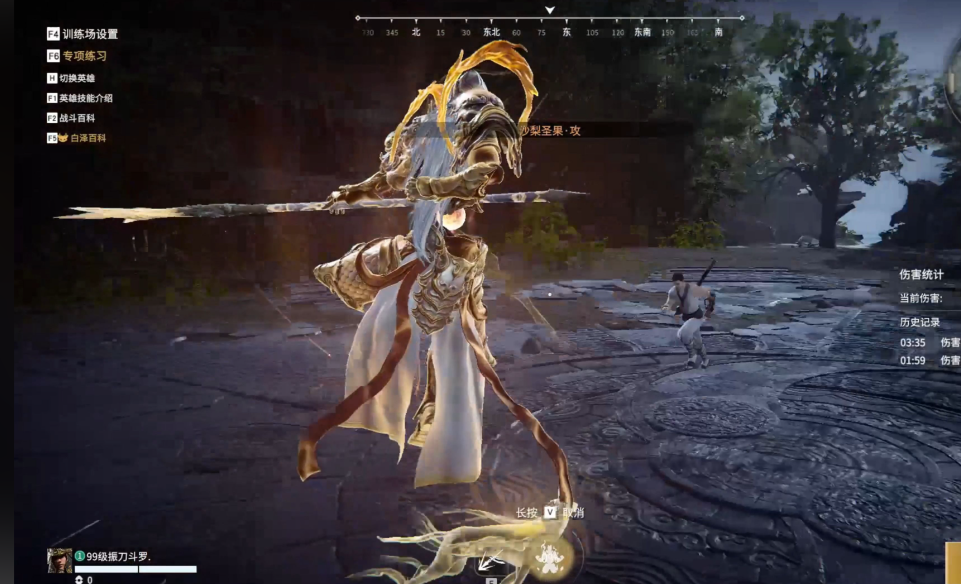Activate the glowing transformation ability icon
This screenshot has height=584, width=961.
coord(547,558)
